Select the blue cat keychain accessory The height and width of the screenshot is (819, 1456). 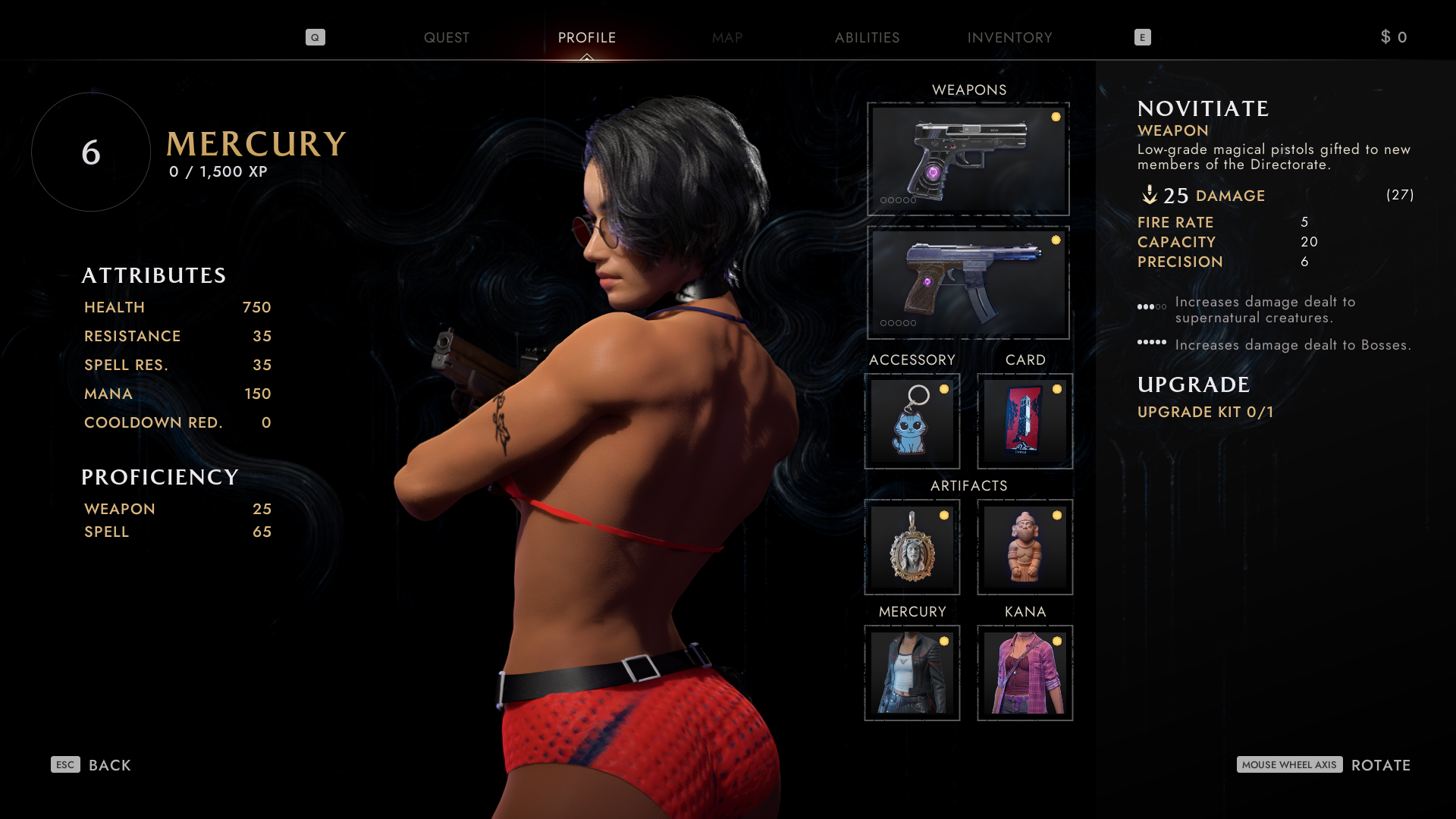(x=912, y=422)
